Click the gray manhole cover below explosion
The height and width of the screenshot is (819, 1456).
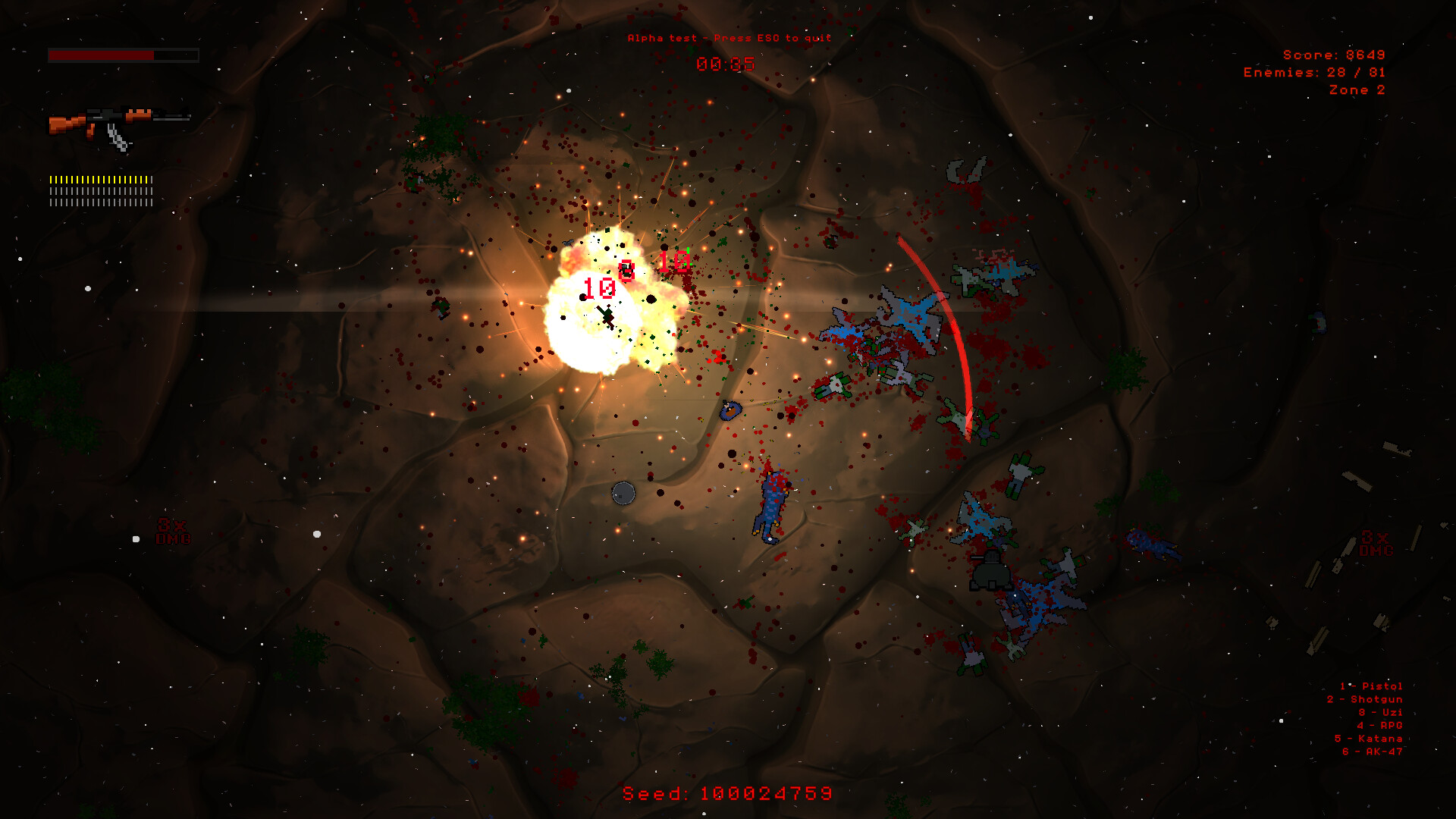[x=624, y=493]
